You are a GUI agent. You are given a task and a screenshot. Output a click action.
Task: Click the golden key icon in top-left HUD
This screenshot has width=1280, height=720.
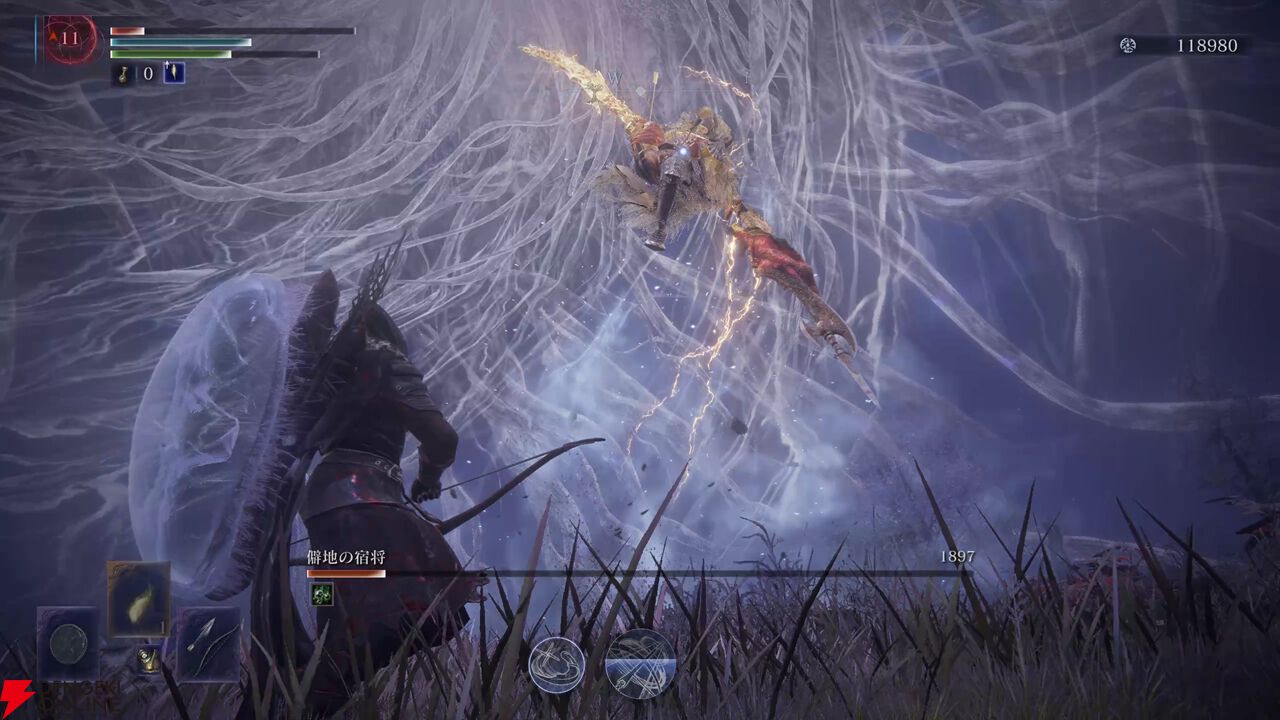124,73
